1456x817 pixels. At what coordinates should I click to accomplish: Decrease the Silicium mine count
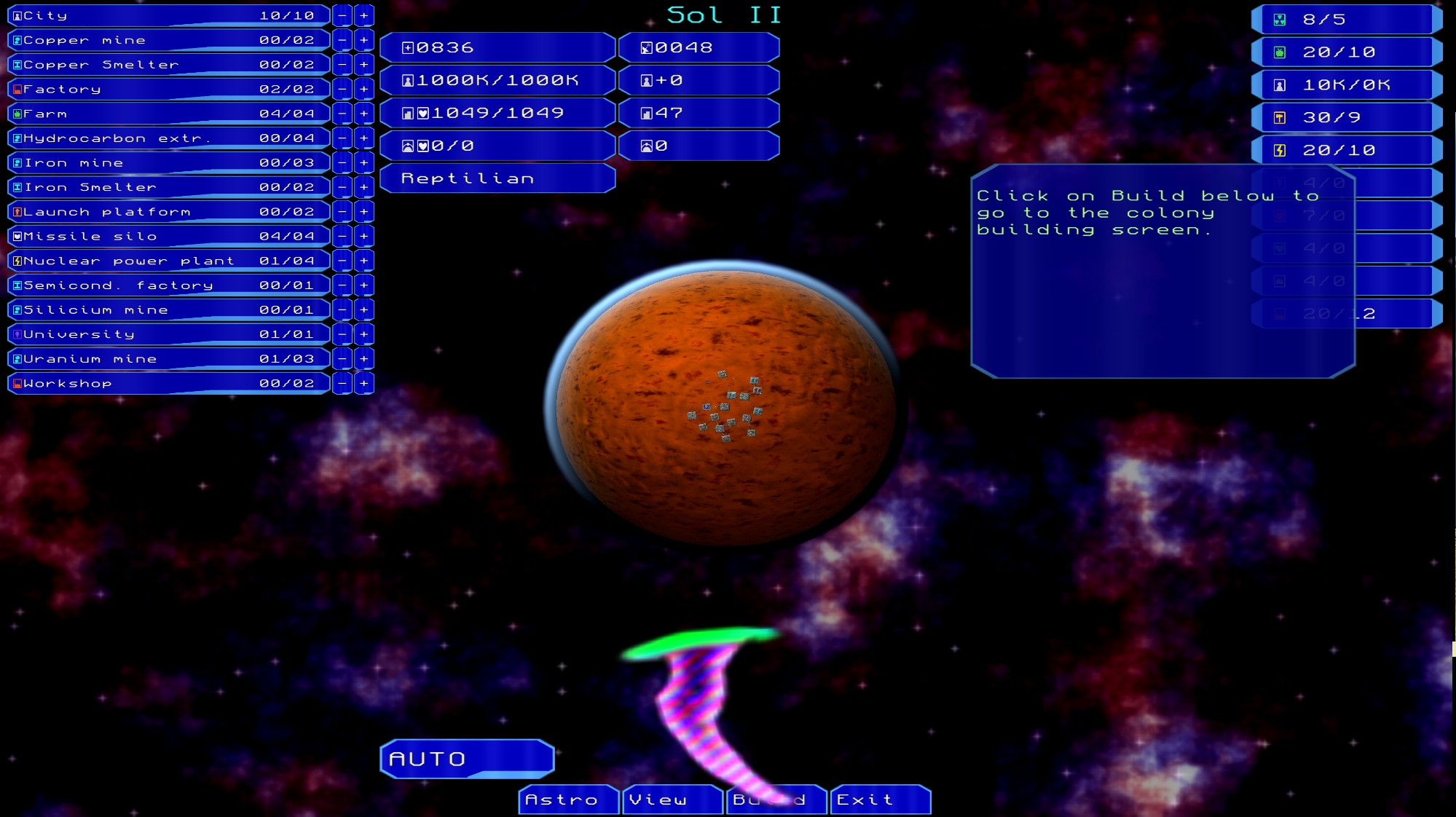coord(342,309)
